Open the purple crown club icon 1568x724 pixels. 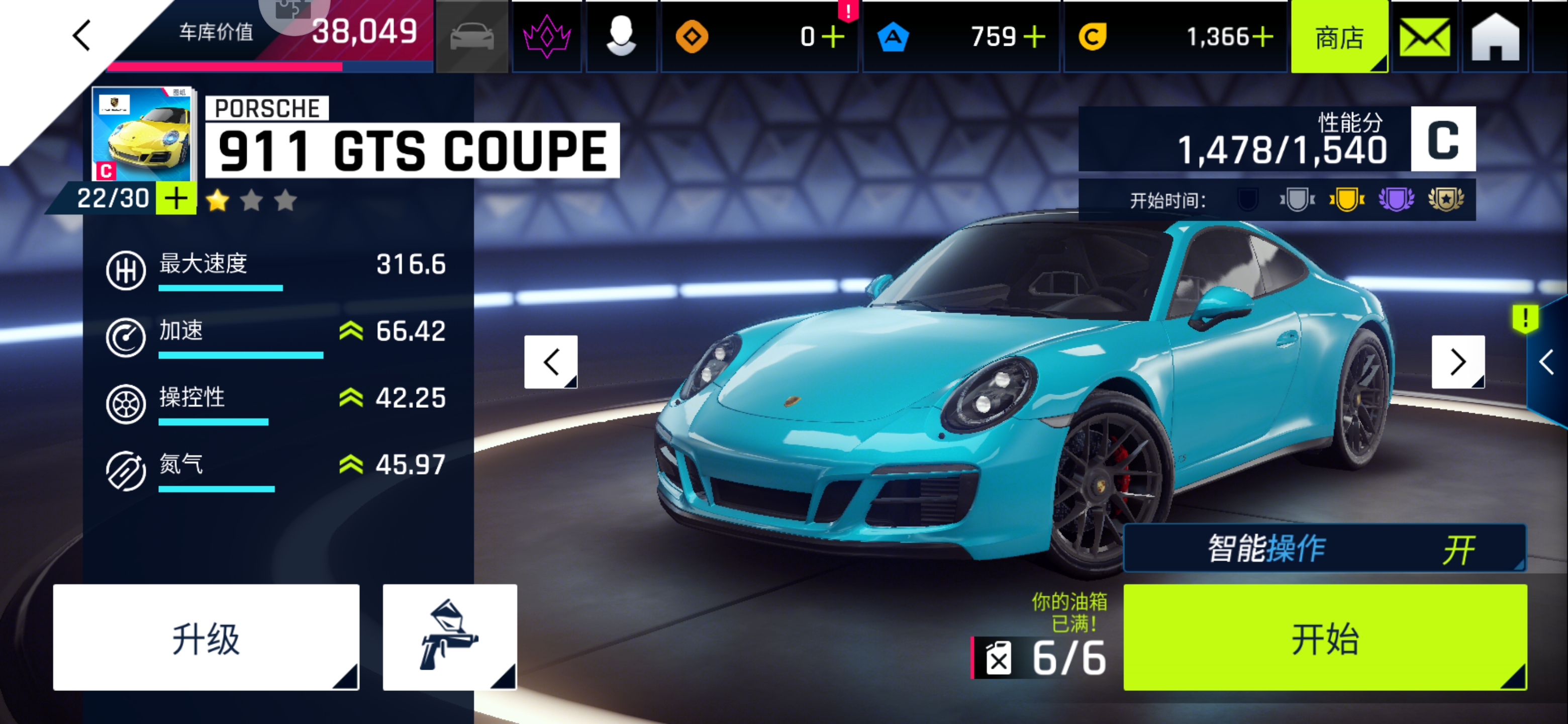(547, 37)
